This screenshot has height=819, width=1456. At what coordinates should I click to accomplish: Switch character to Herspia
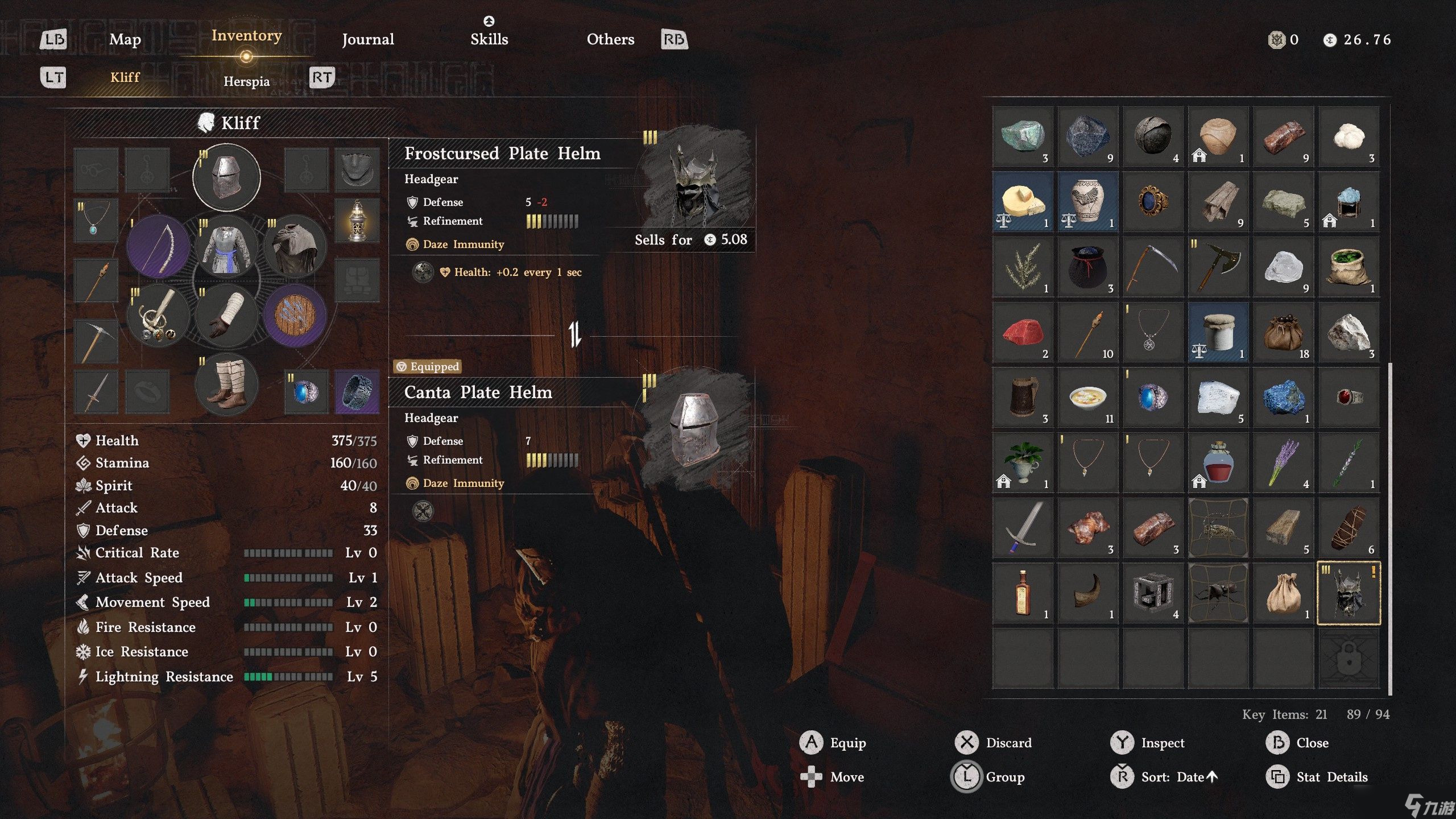246,81
